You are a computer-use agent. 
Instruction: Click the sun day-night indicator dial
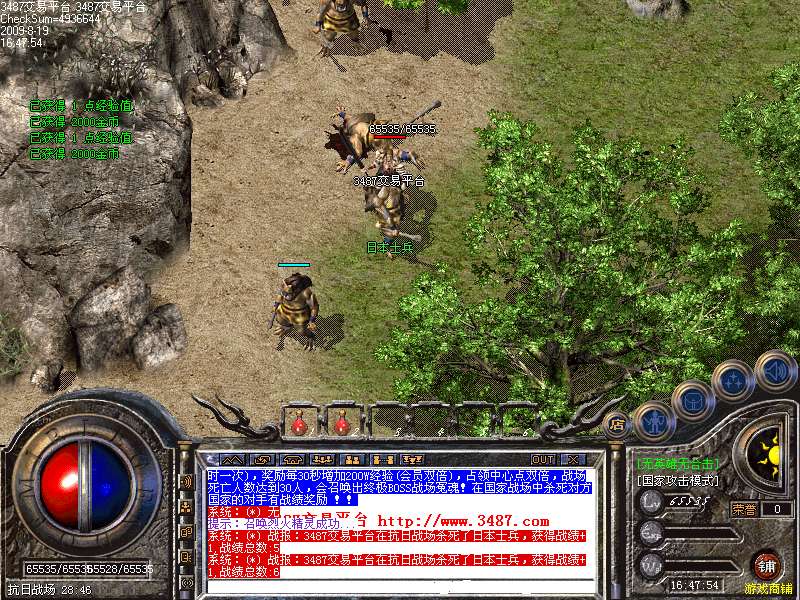769,454
